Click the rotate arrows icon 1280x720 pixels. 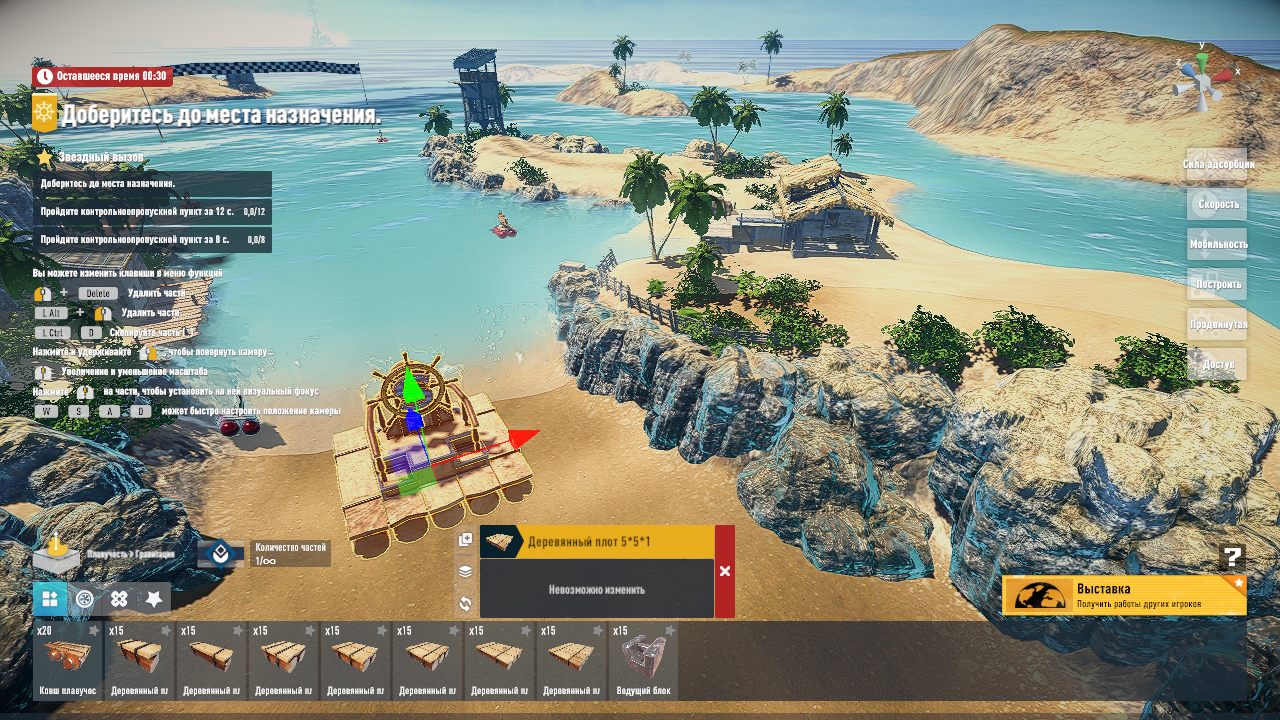coord(465,603)
